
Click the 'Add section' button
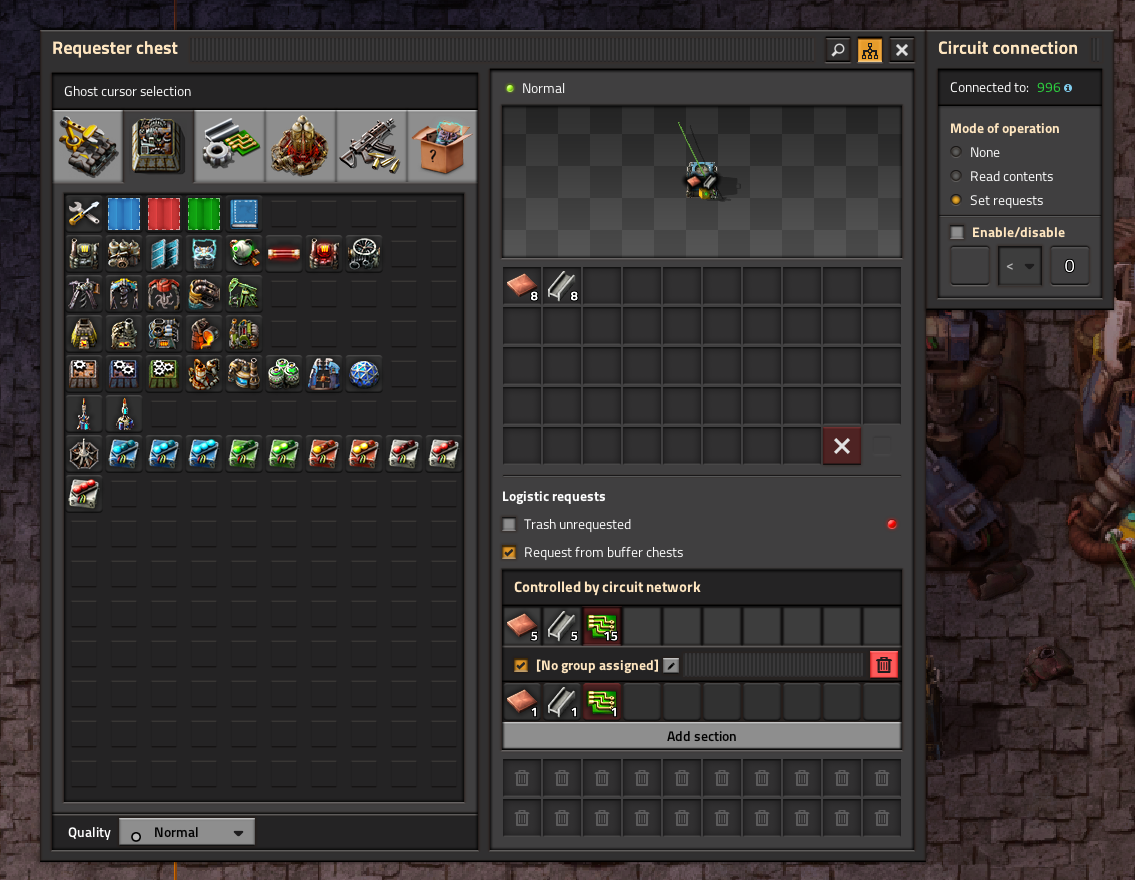pos(701,736)
